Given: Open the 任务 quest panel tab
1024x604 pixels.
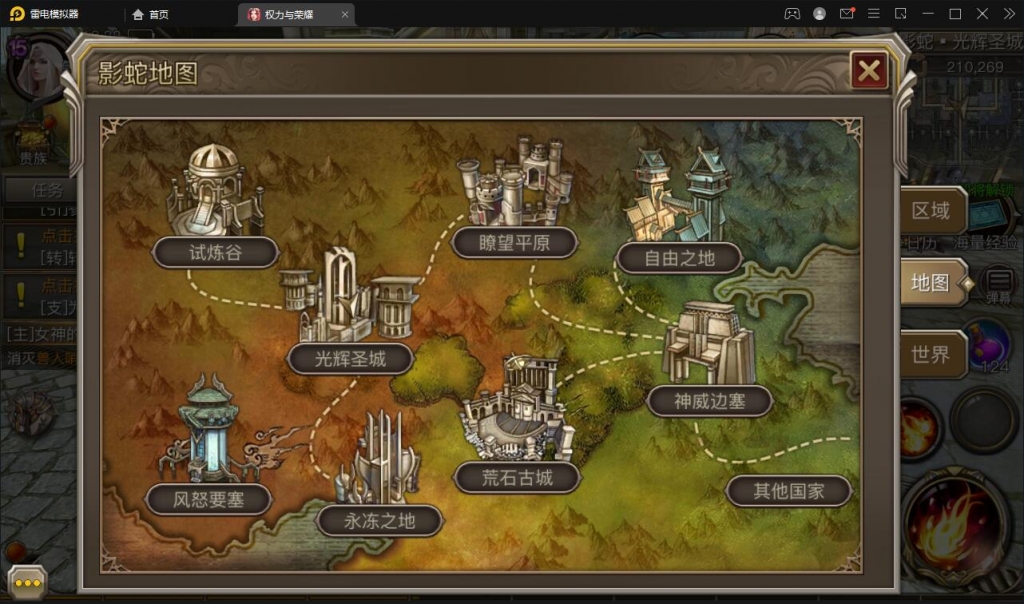Looking at the screenshot, I should pos(47,189).
